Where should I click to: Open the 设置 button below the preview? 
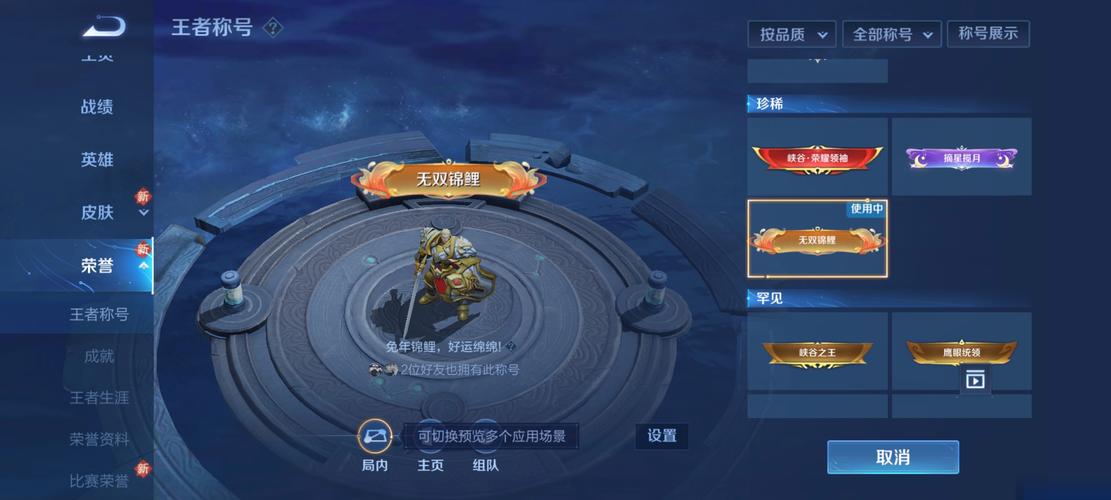661,436
